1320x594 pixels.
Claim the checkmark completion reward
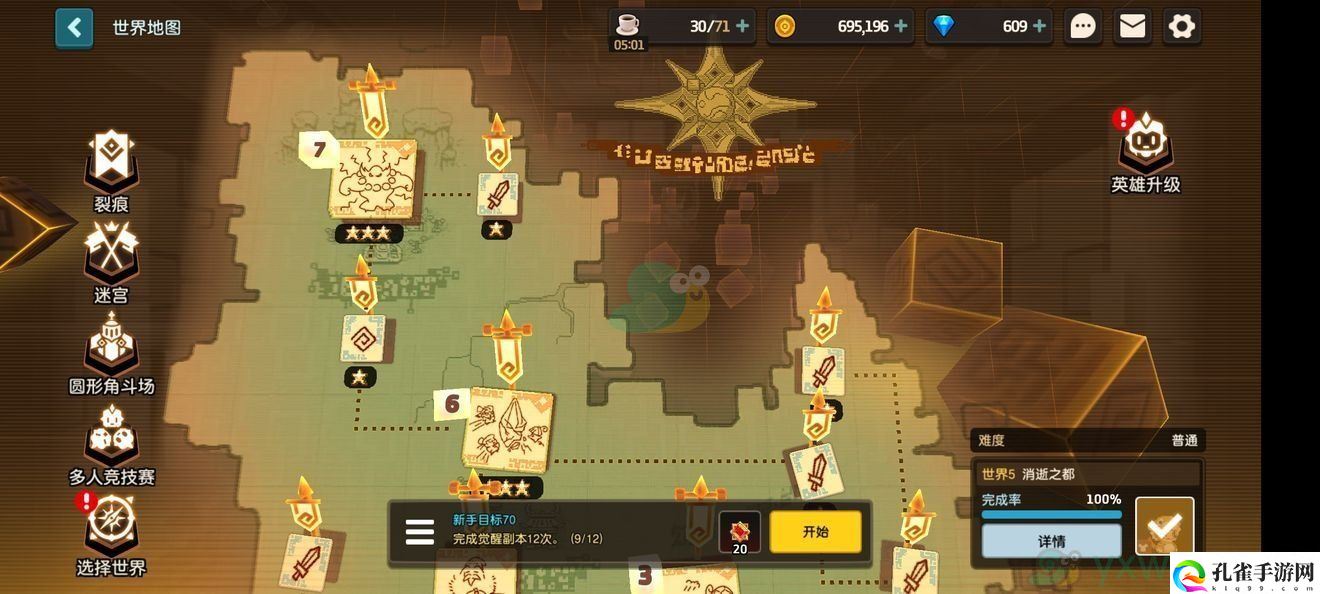click(1165, 525)
